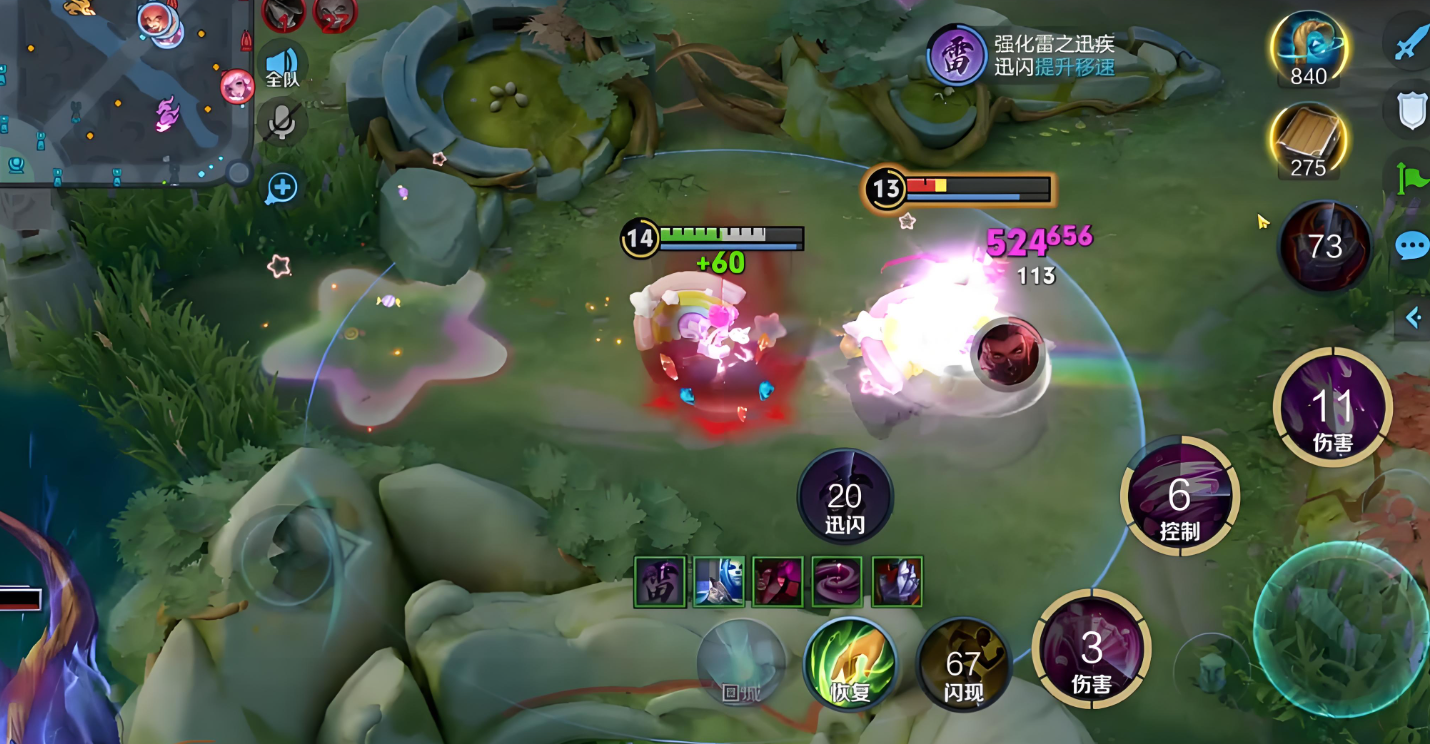Lock onto the masked enemy hero portrait
The height and width of the screenshot is (744, 1430).
tap(1007, 353)
